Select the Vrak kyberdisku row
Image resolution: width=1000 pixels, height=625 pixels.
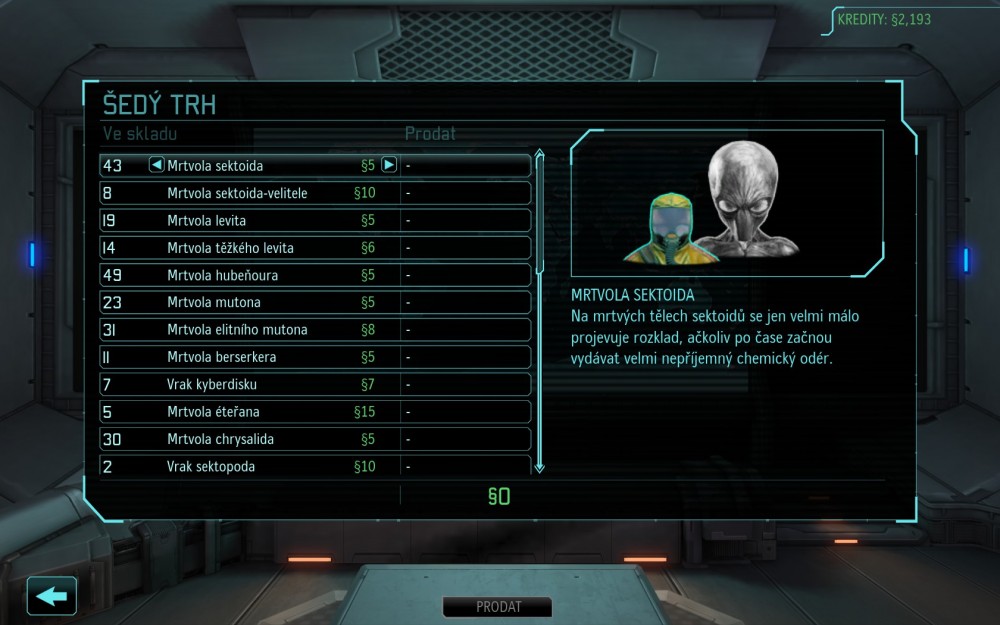click(315, 384)
